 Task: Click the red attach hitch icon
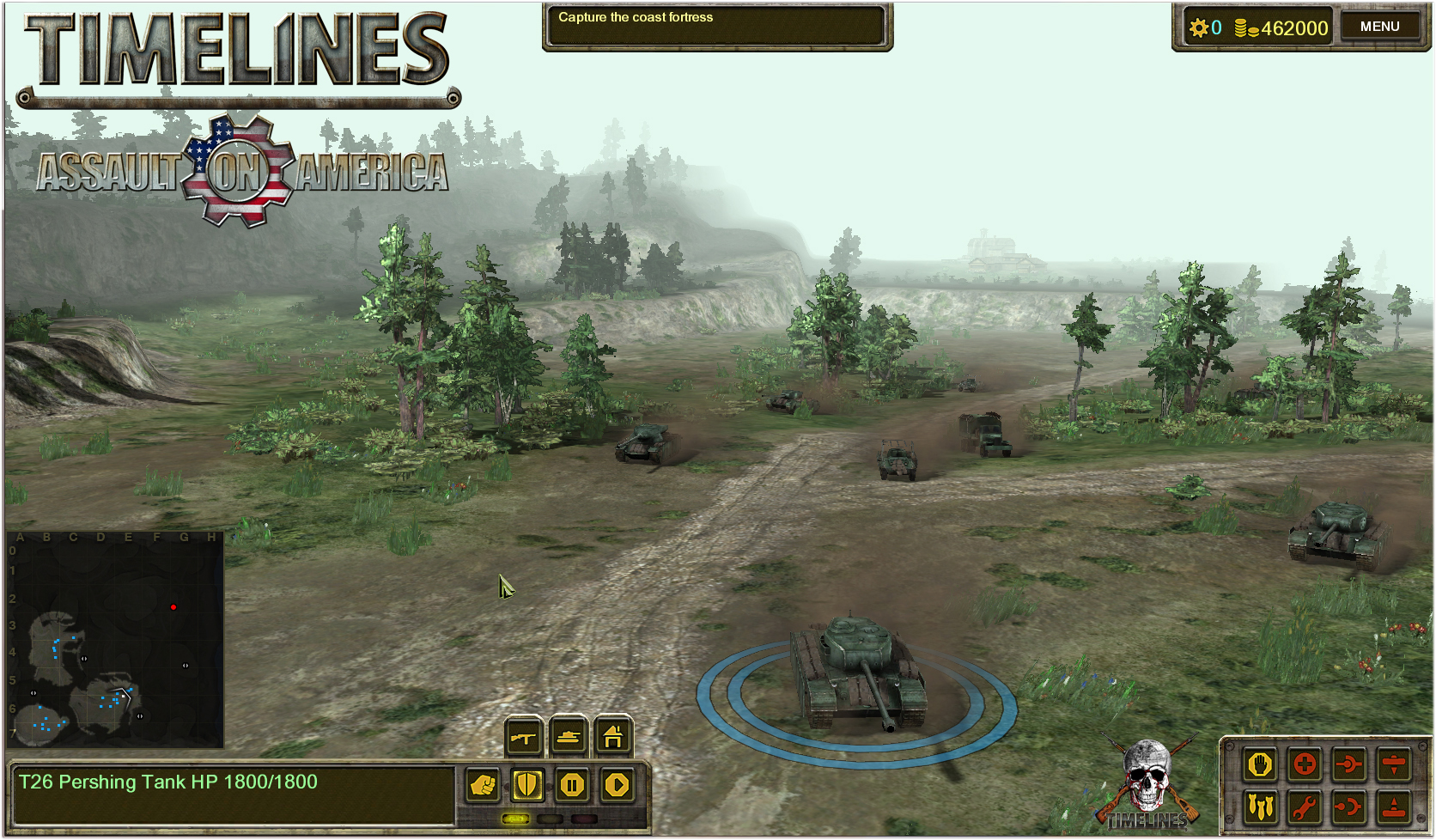pos(1349,764)
